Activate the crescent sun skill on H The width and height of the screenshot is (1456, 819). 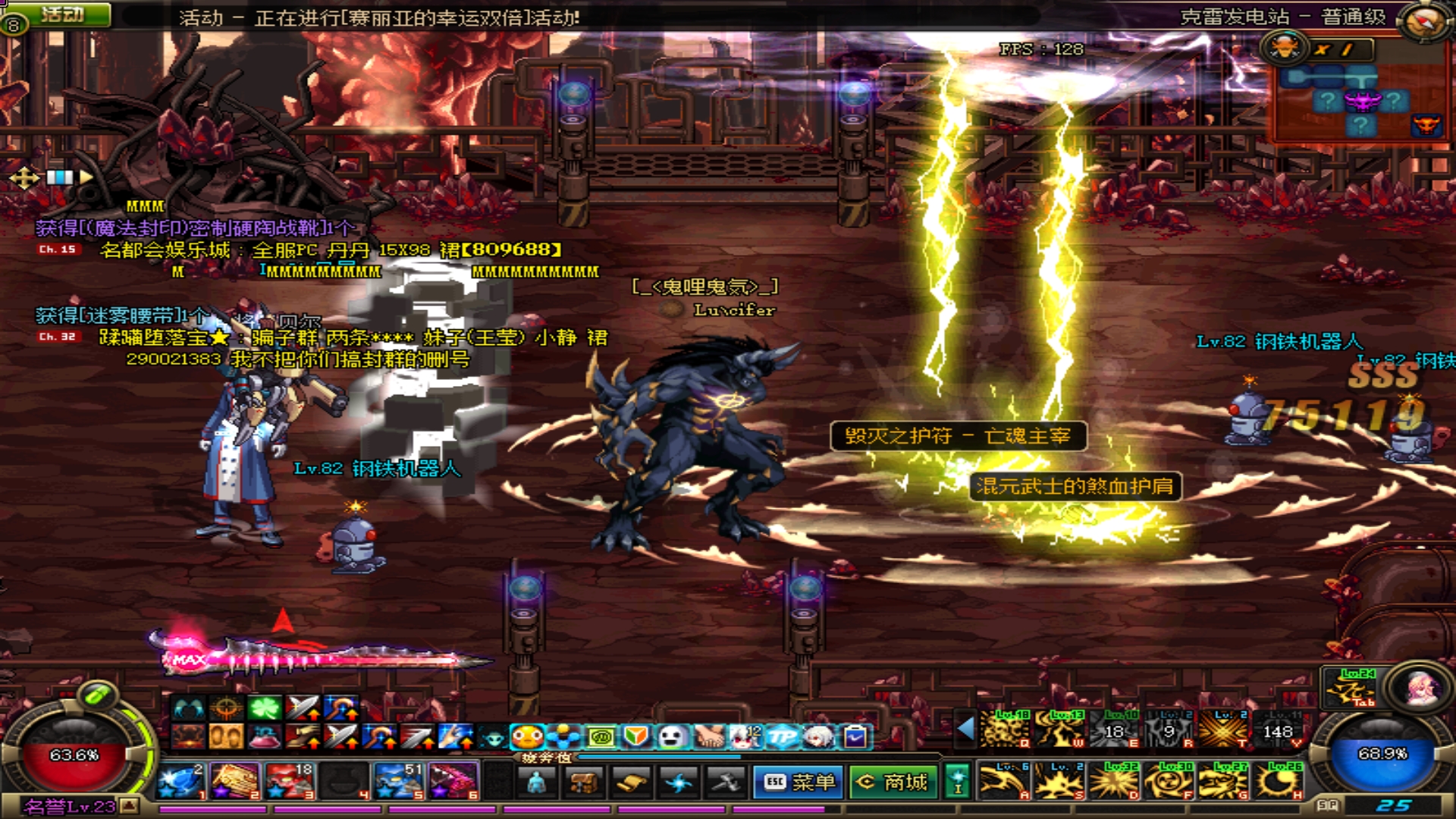tap(1280, 781)
